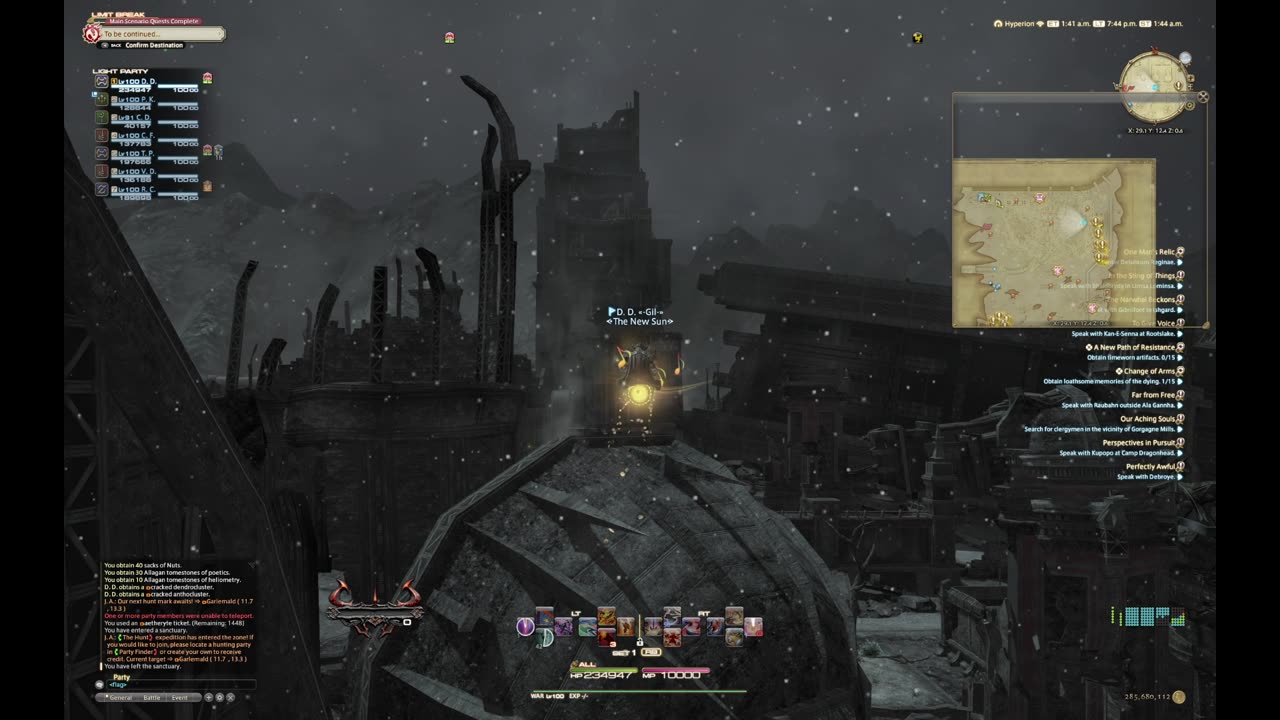Select the Perspectives in Pursuit quest
1280x720 pixels.
(x=1138, y=443)
